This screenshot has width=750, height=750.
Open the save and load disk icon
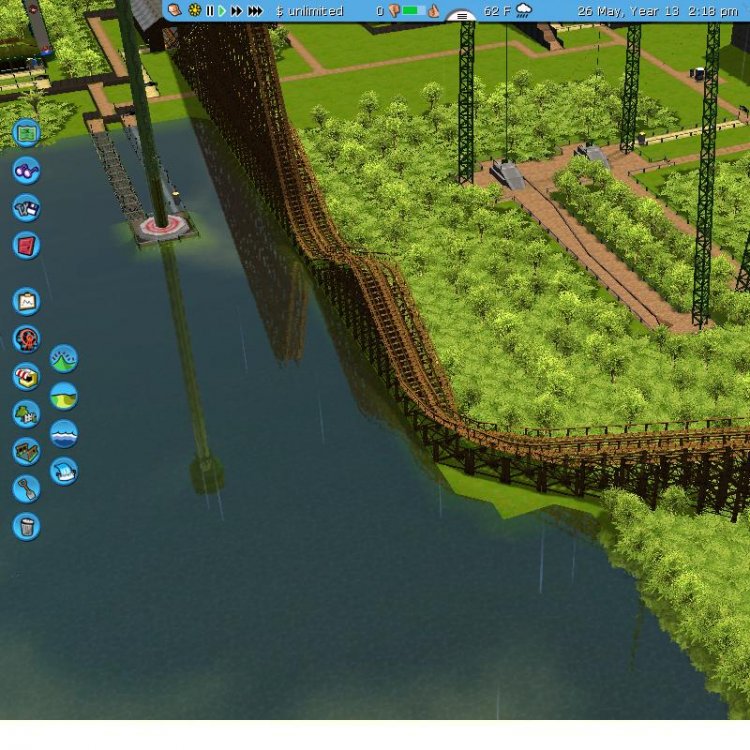(x=26, y=208)
